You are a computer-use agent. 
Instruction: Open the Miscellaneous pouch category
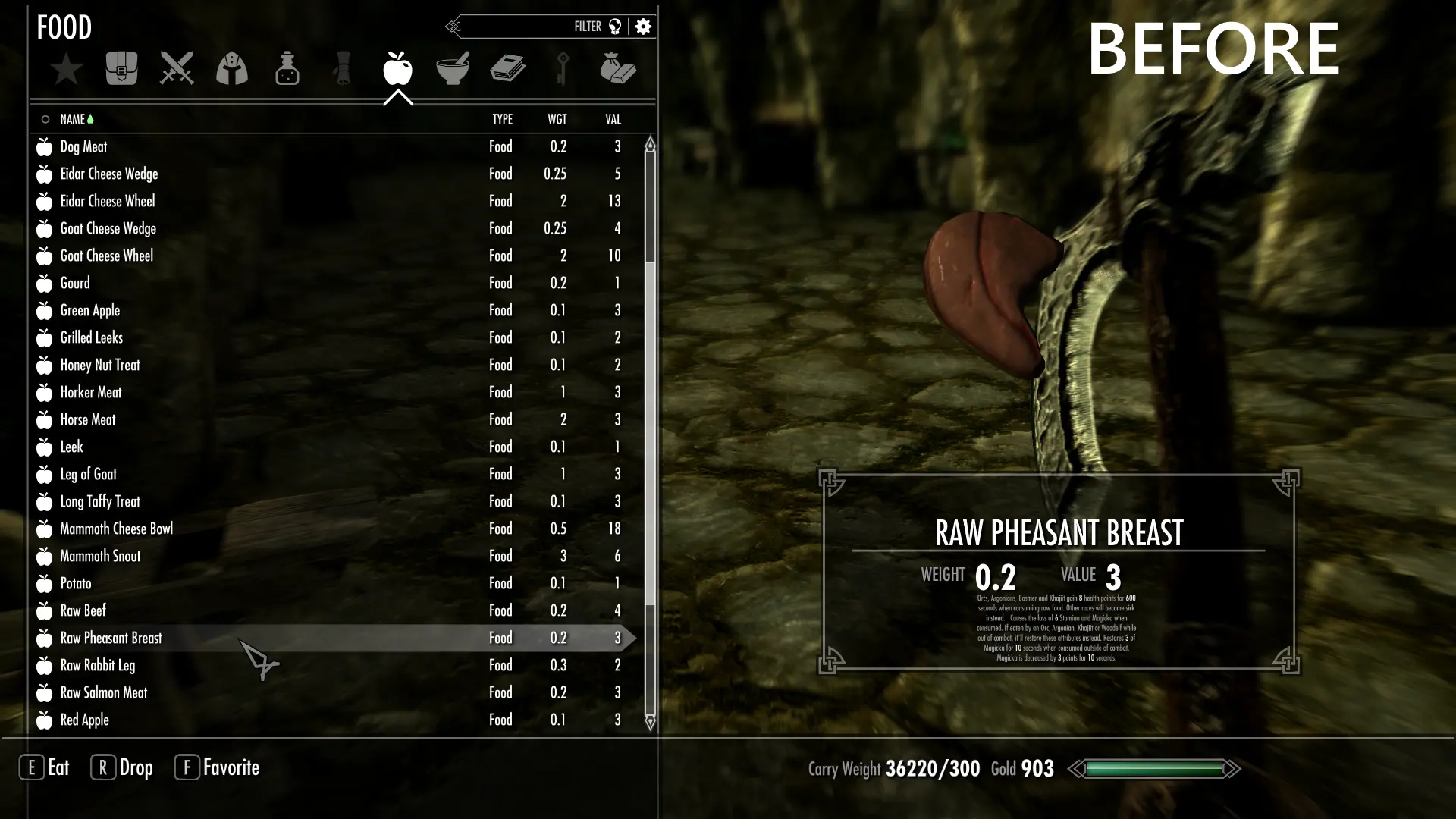click(618, 68)
